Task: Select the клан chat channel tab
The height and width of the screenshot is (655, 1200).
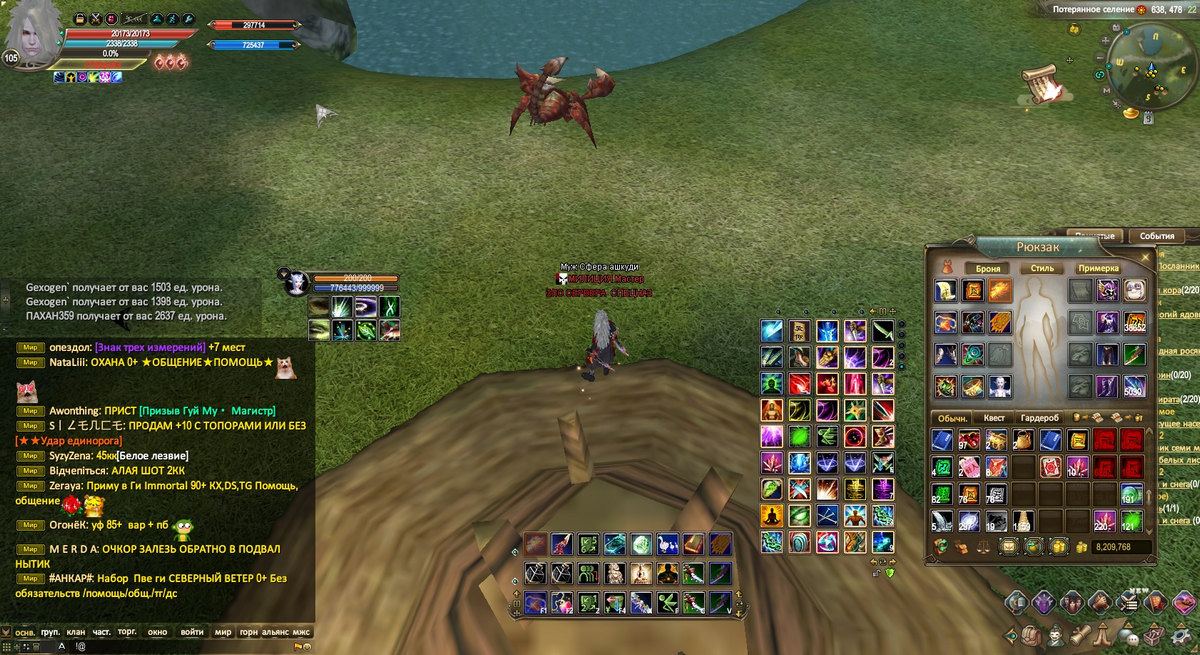Action: coord(76,632)
